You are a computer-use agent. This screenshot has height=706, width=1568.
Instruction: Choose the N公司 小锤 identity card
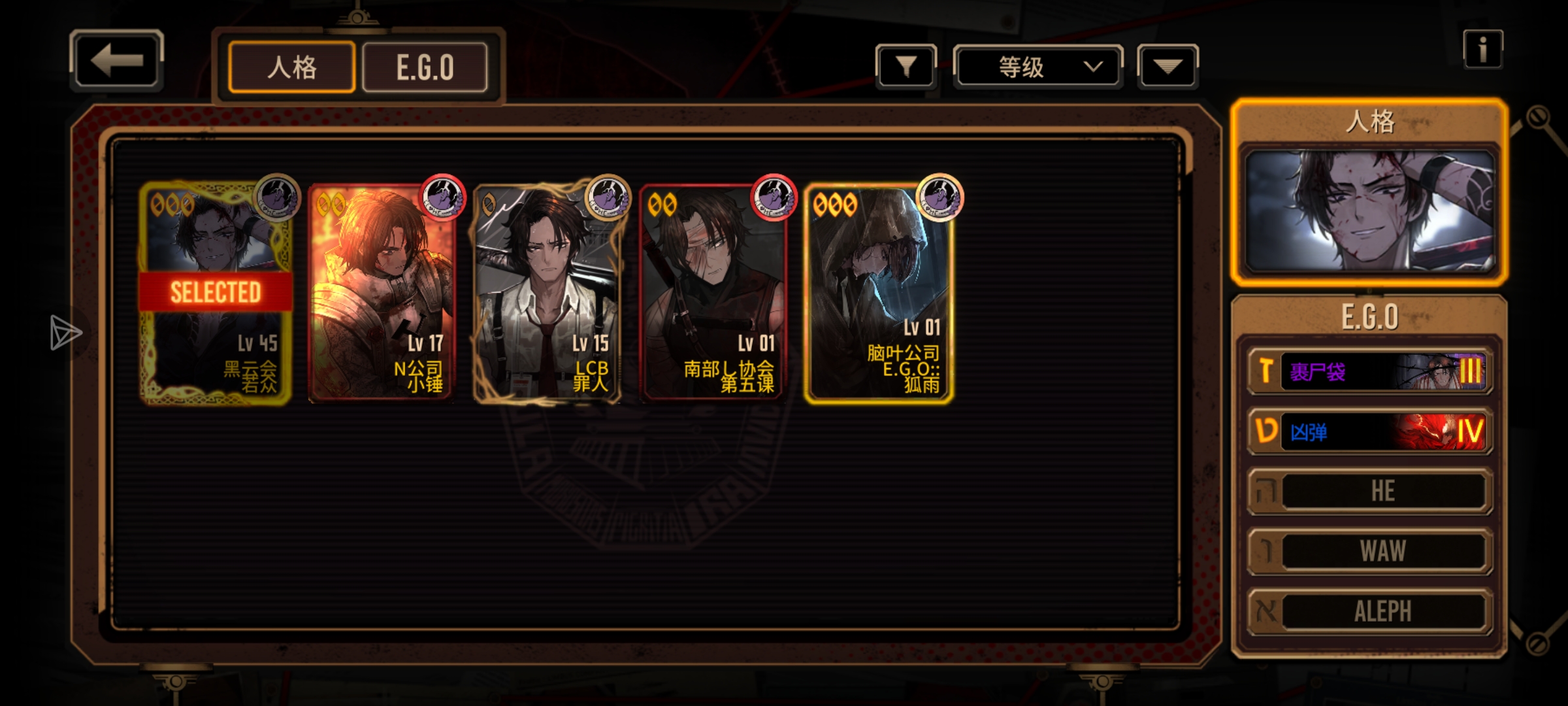pyautogui.click(x=382, y=293)
